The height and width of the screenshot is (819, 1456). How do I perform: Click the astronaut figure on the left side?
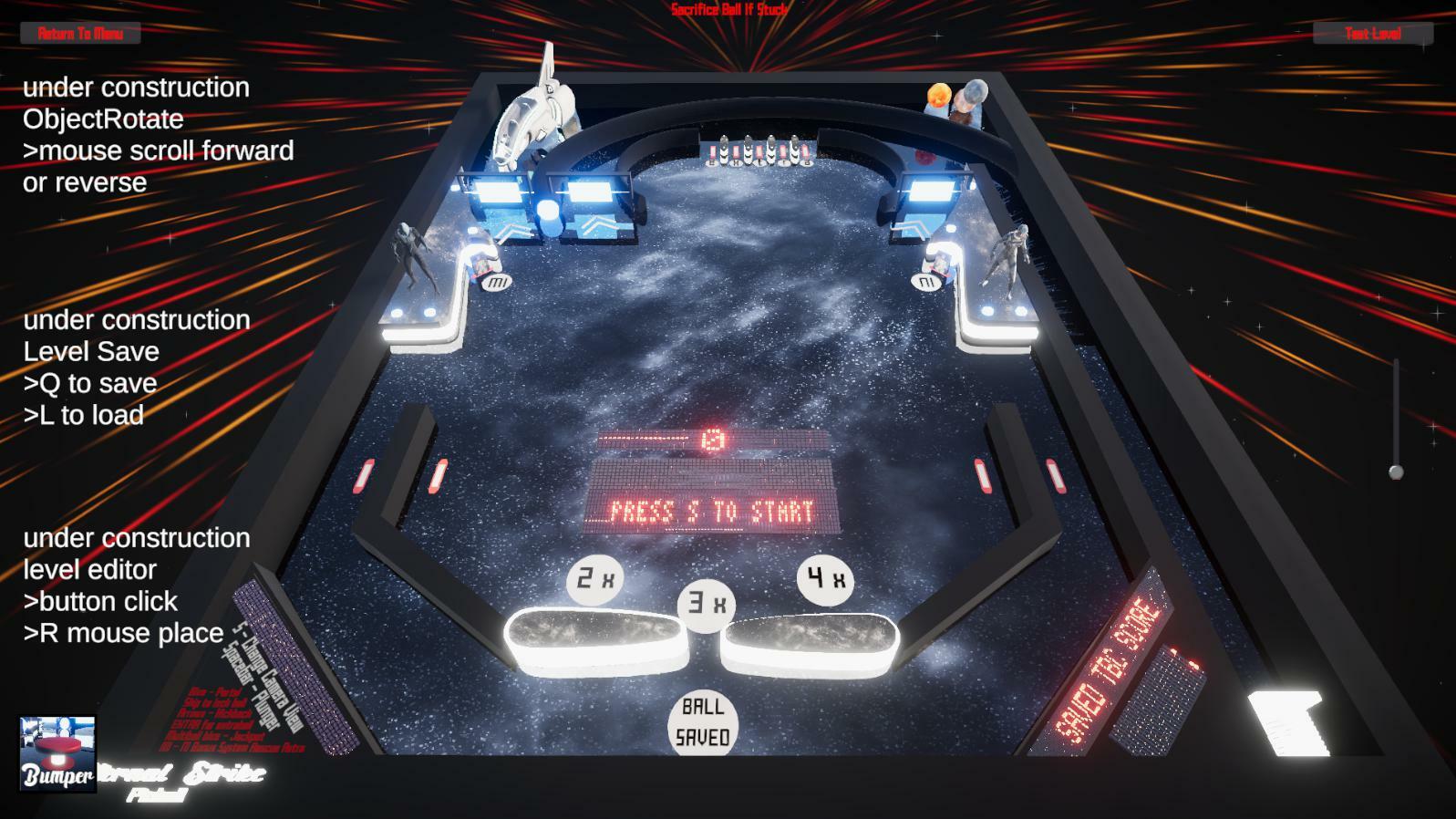(412, 248)
